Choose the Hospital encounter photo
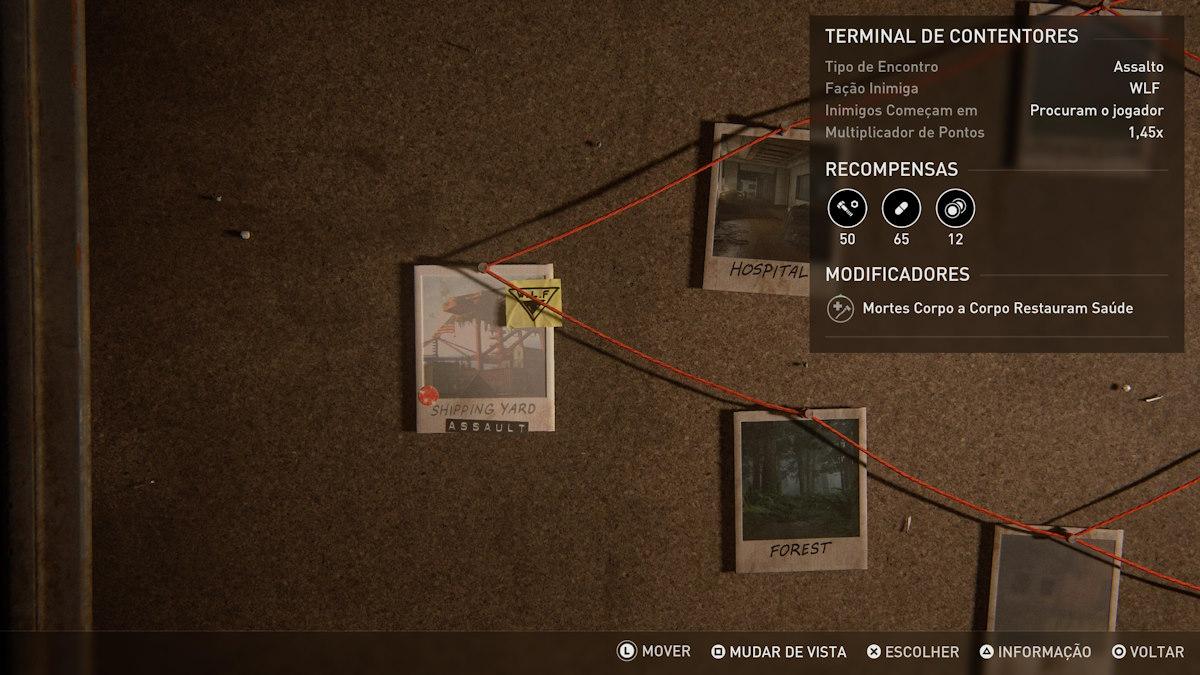 click(x=758, y=210)
